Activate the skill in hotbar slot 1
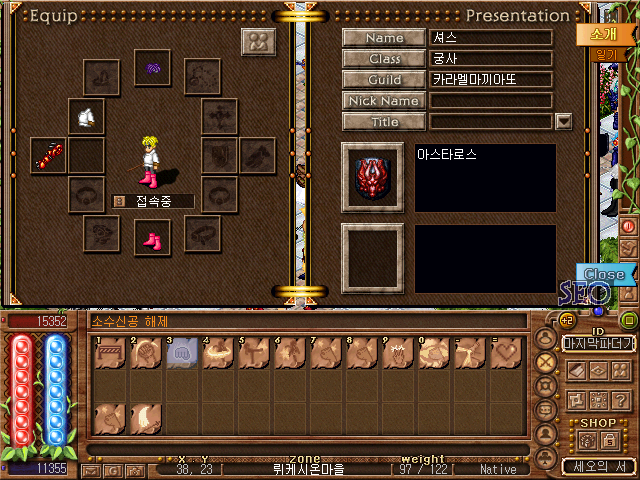This screenshot has height=480, width=640. [x=110, y=355]
